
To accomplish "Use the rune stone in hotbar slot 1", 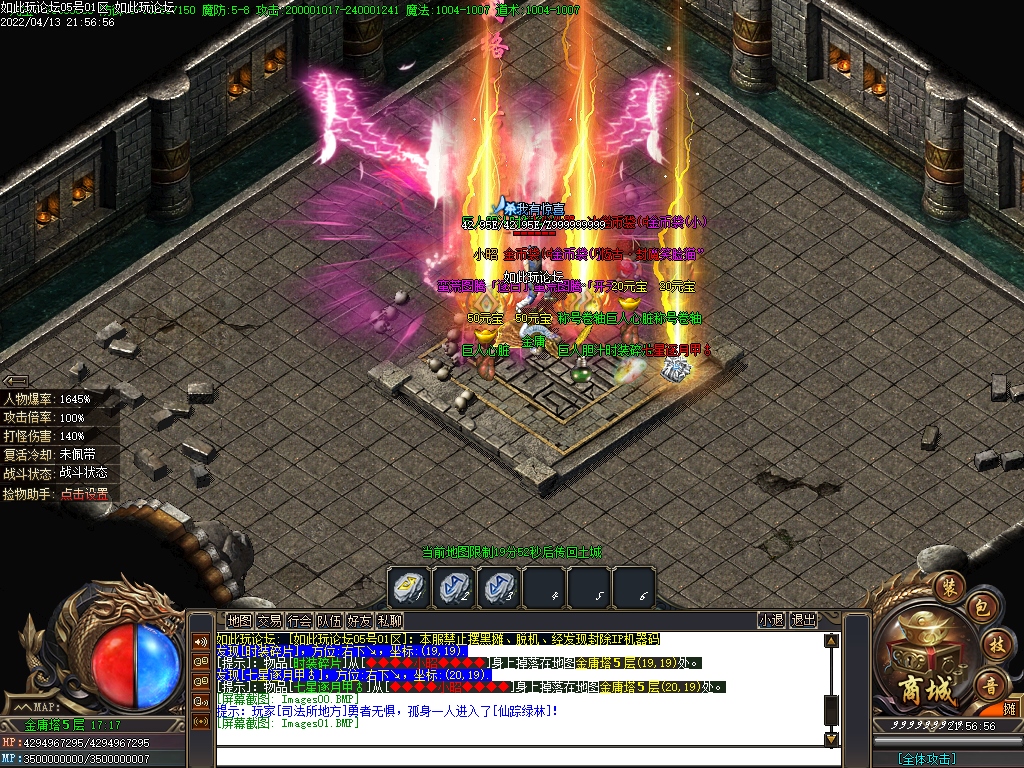I will click(408, 588).
